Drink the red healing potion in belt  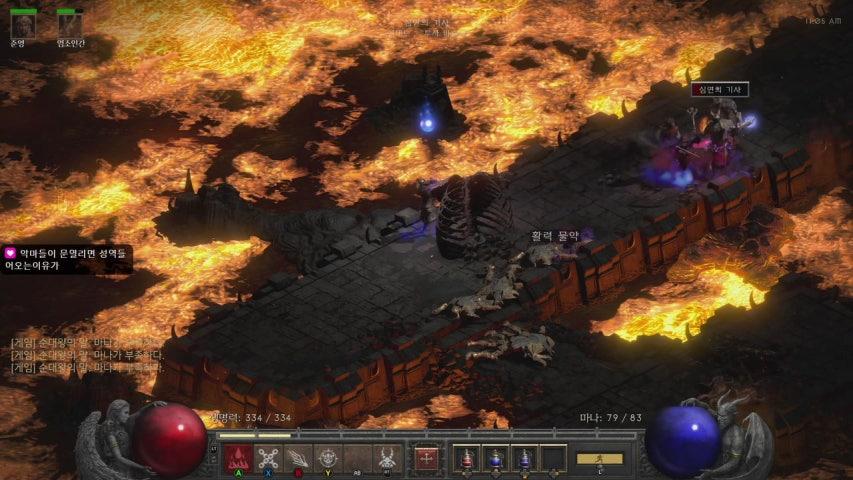tap(465, 458)
